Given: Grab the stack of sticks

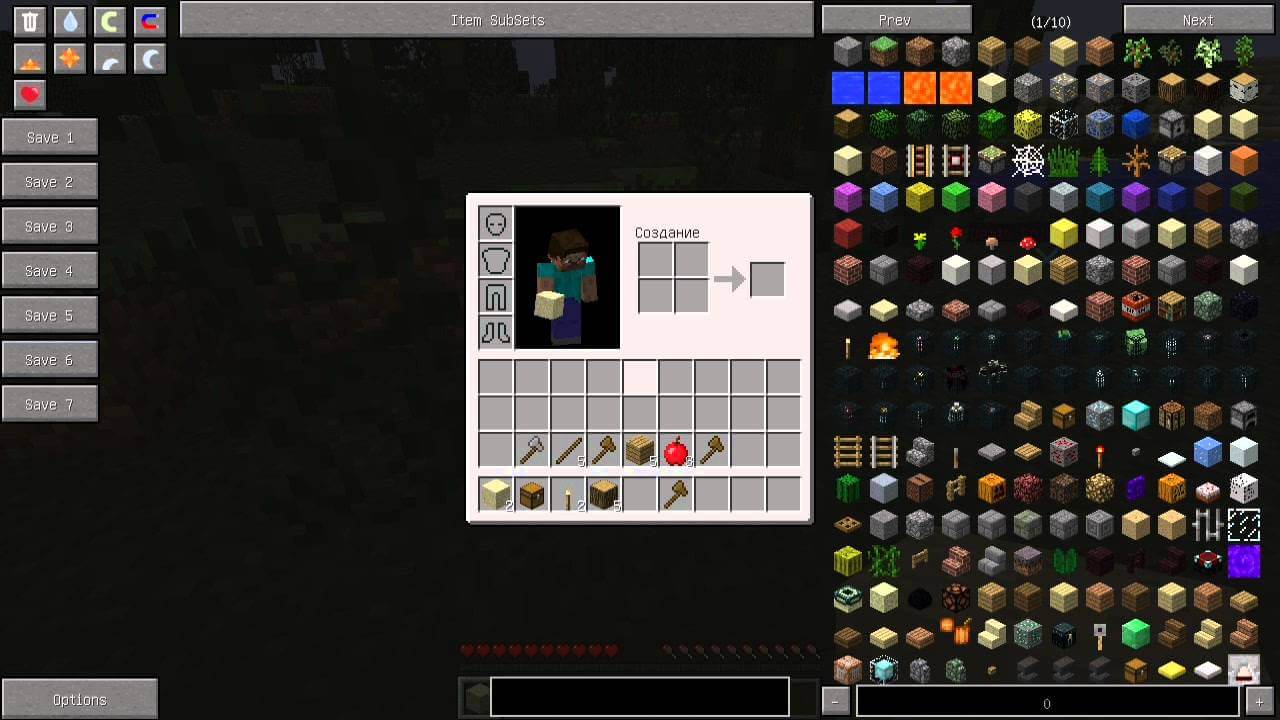Looking at the screenshot, I should click(568, 451).
